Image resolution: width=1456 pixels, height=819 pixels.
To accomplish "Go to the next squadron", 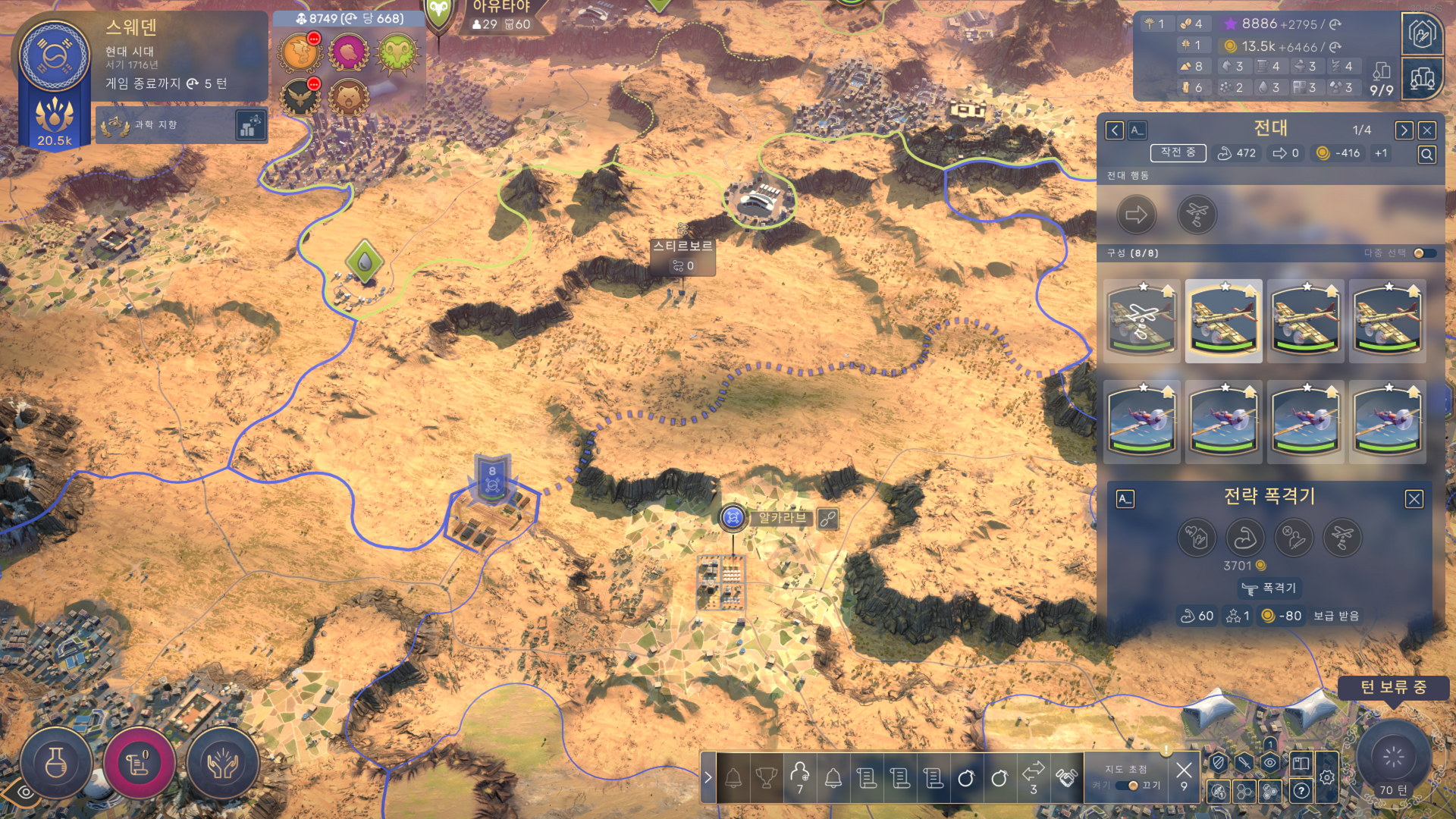I will [1404, 130].
